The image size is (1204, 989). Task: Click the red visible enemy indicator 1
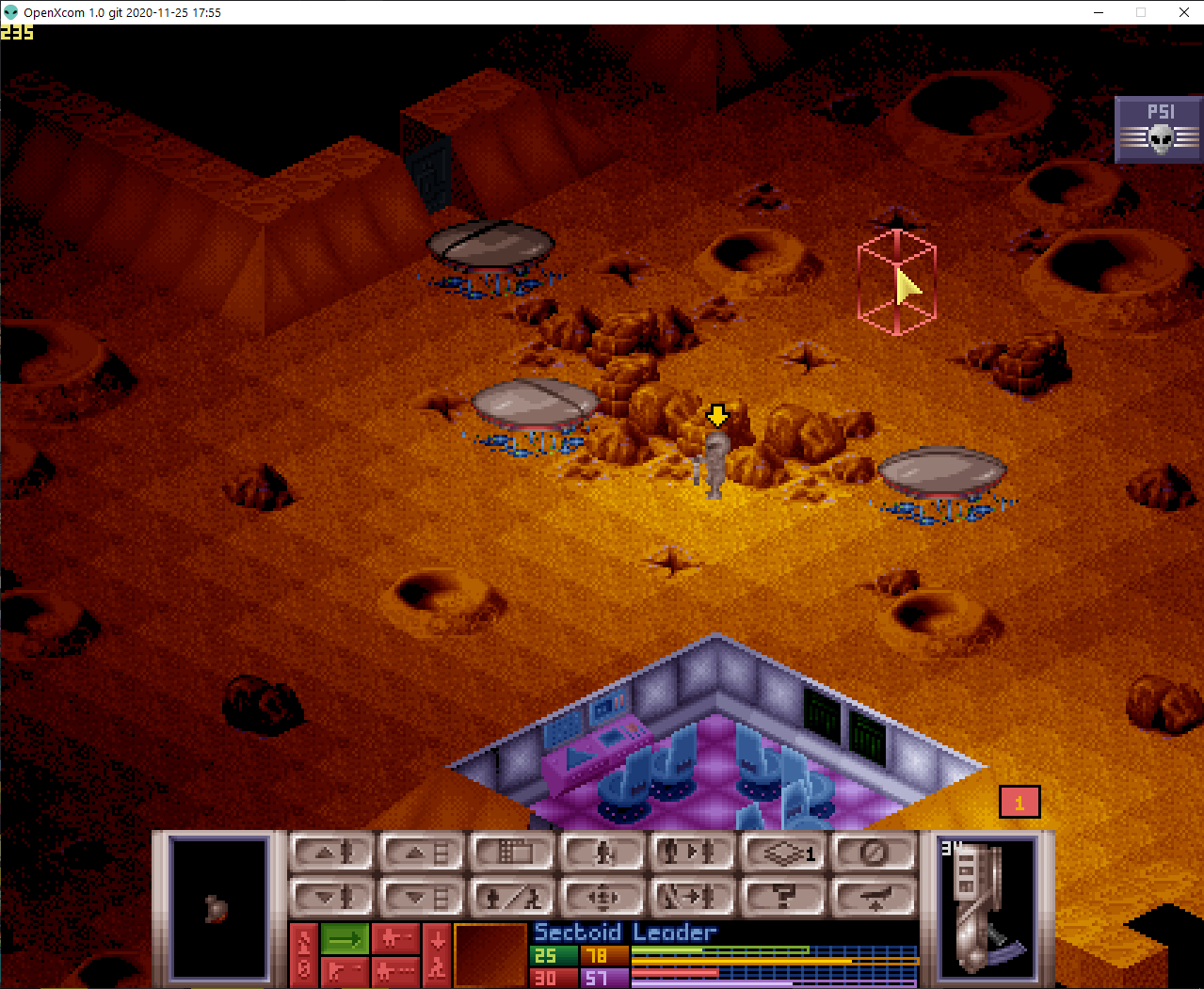click(1019, 803)
